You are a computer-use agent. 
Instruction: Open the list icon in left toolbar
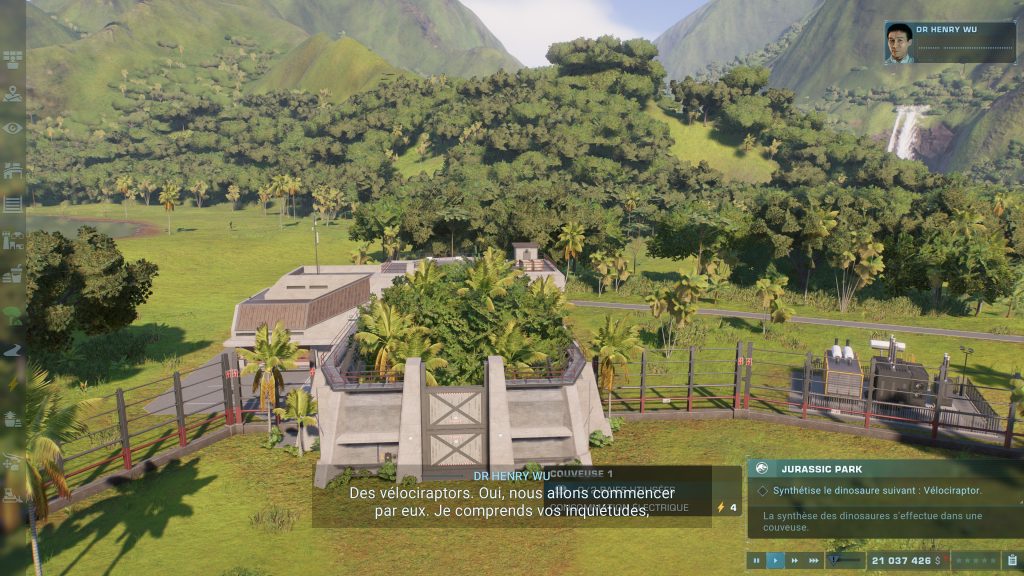point(12,204)
